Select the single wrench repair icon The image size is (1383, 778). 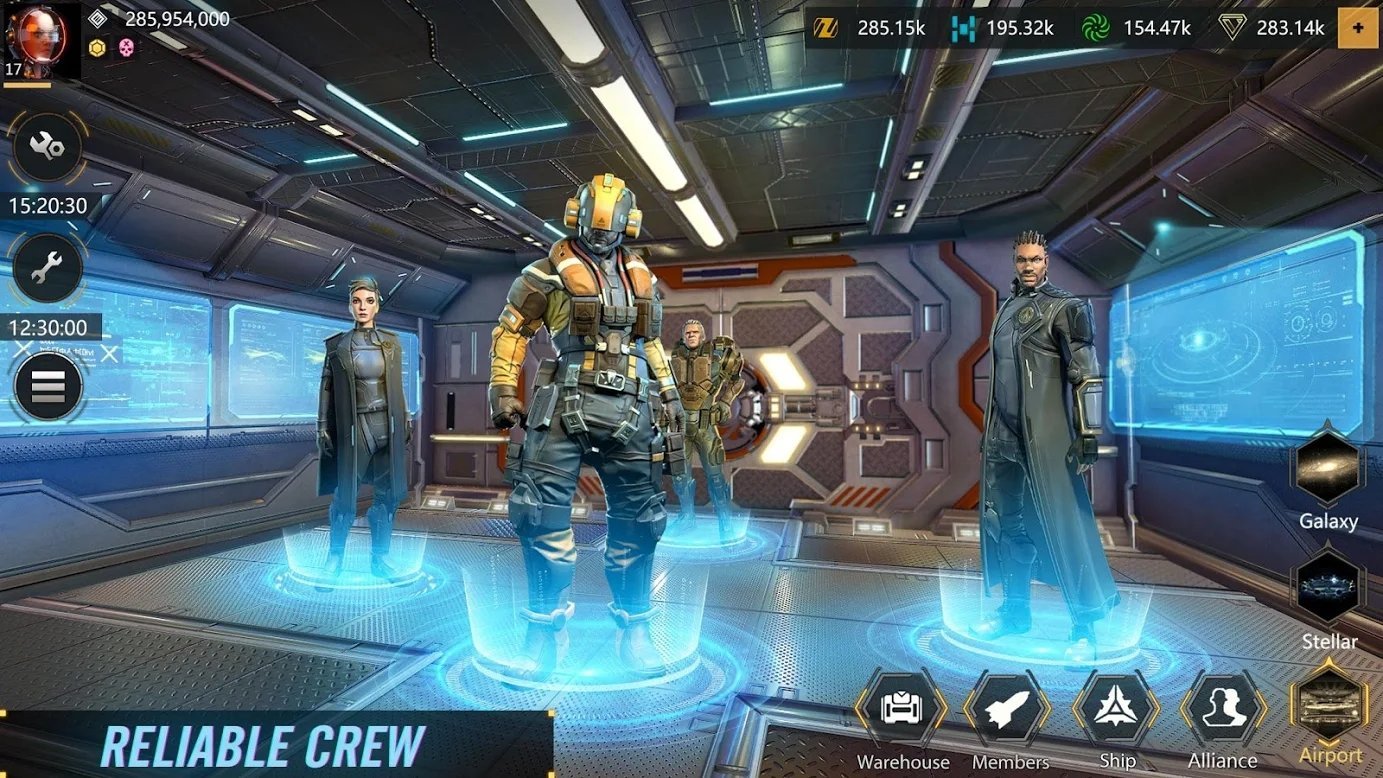47,269
